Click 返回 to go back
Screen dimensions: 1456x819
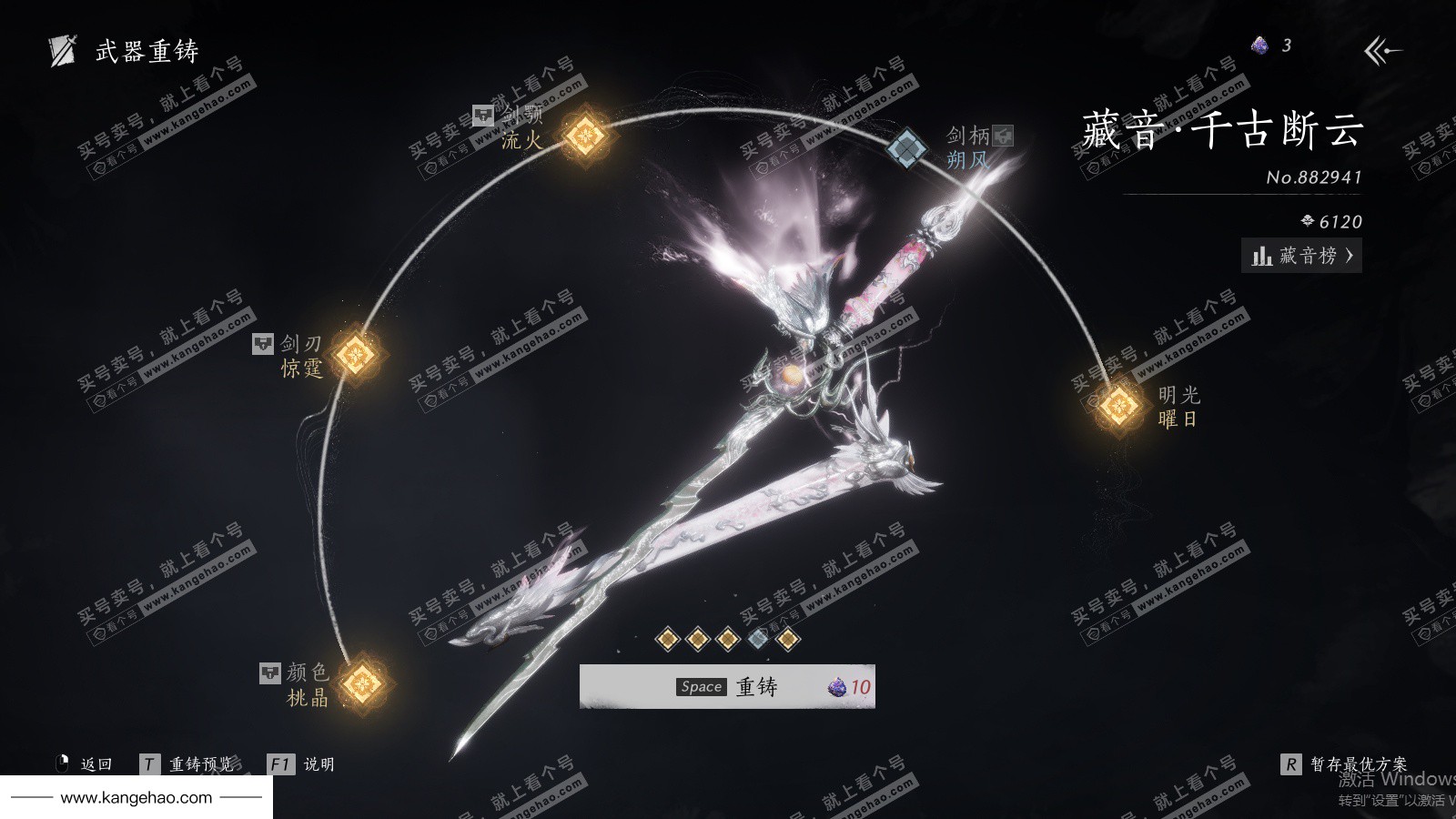85,764
